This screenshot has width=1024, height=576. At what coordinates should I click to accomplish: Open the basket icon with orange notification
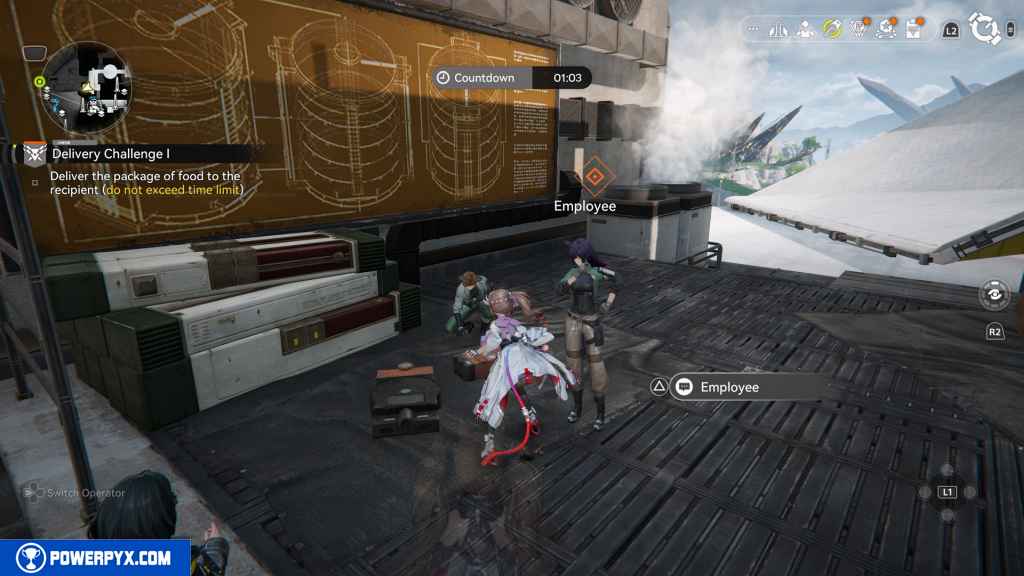(858, 30)
